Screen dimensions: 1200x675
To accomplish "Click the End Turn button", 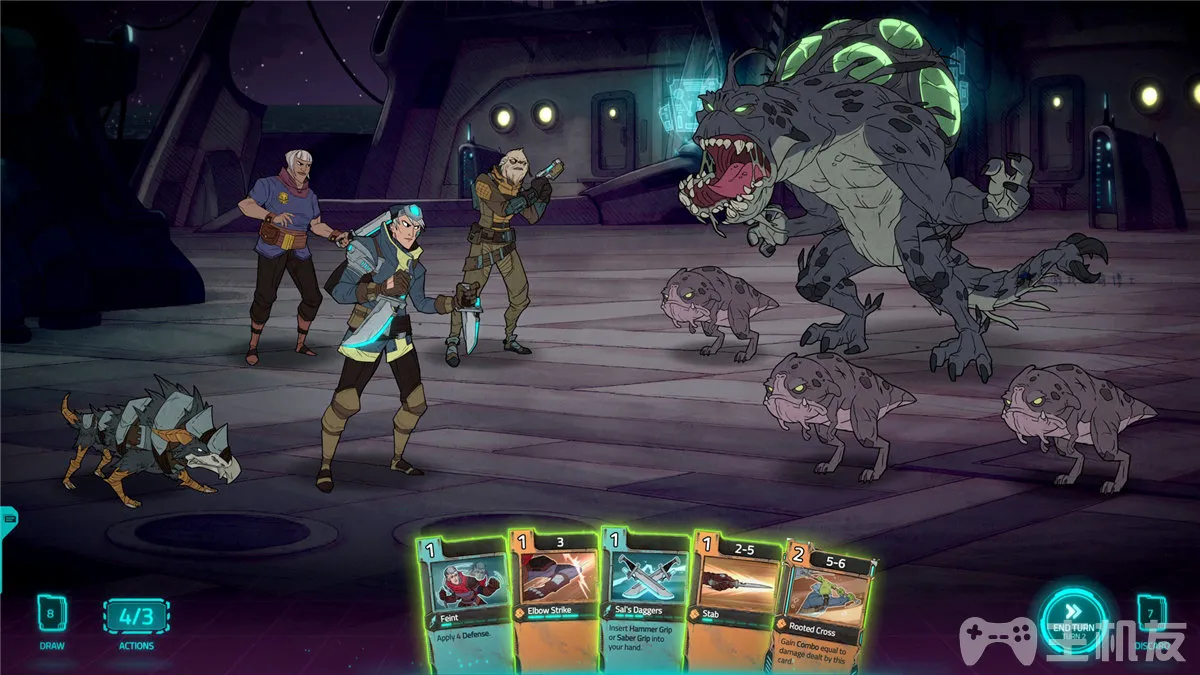I will 1073,619.
